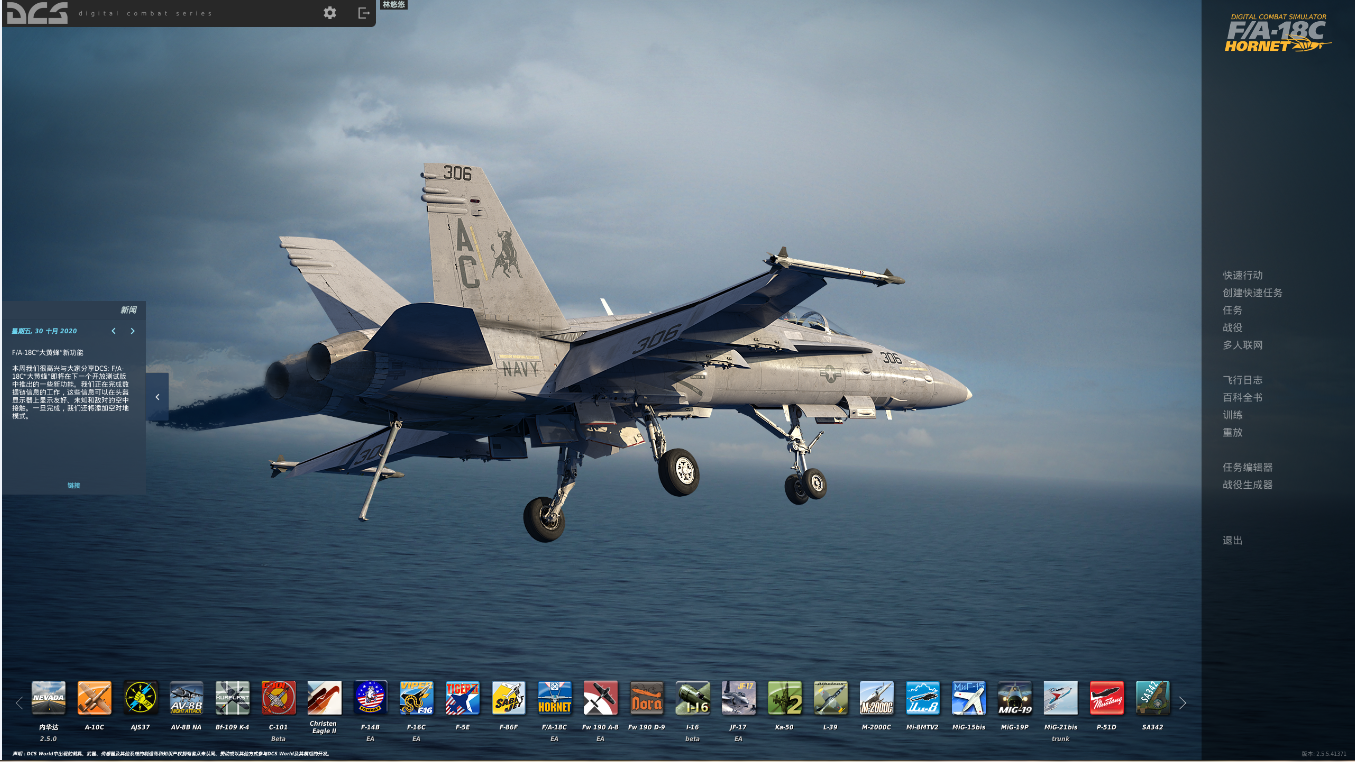The image size is (1355, 762).
Task: Open 多人联网 (Multiplayer)
Action: (1243, 344)
